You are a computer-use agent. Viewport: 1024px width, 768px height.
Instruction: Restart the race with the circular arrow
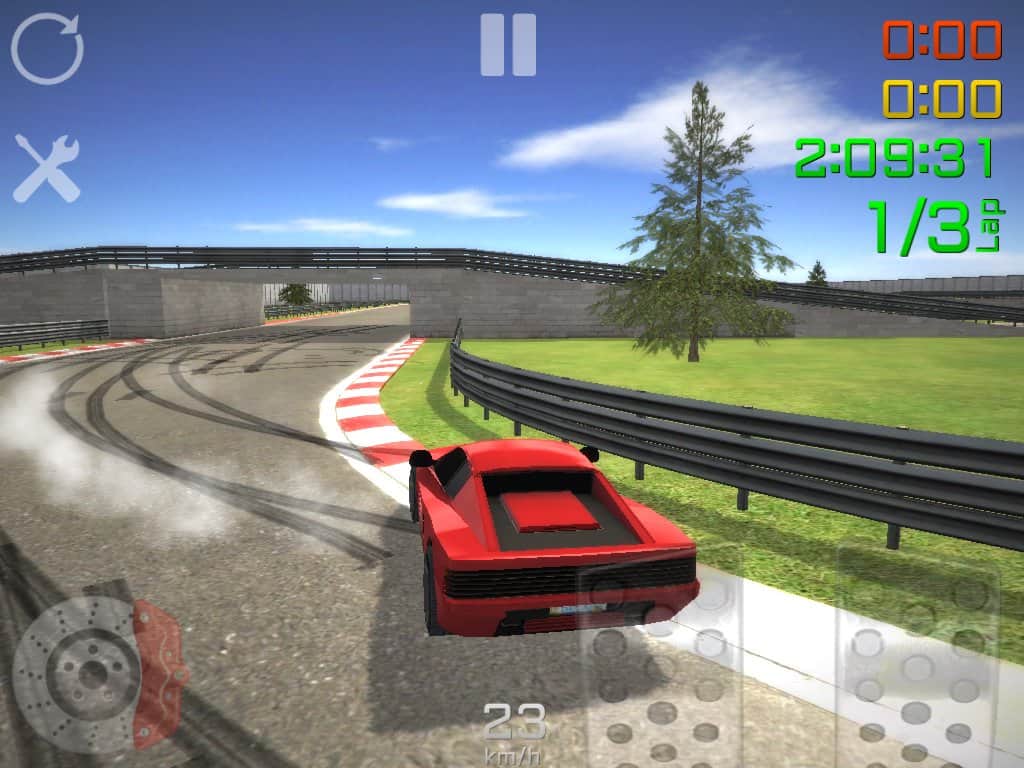pyautogui.click(x=47, y=48)
